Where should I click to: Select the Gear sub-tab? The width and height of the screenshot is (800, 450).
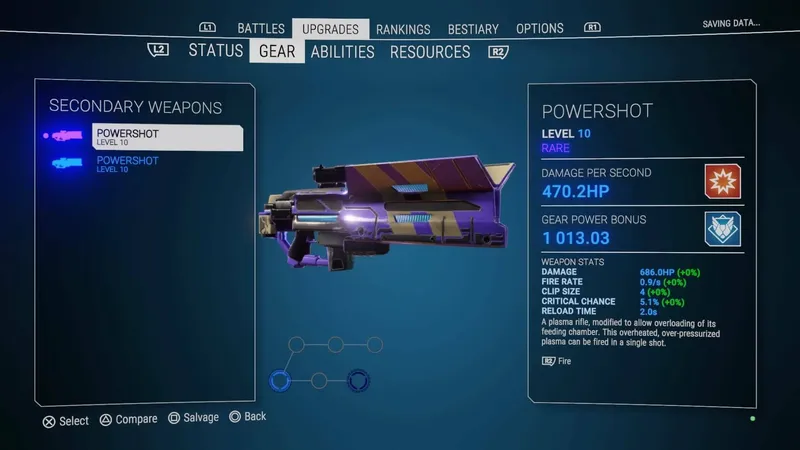pyautogui.click(x=277, y=51)
